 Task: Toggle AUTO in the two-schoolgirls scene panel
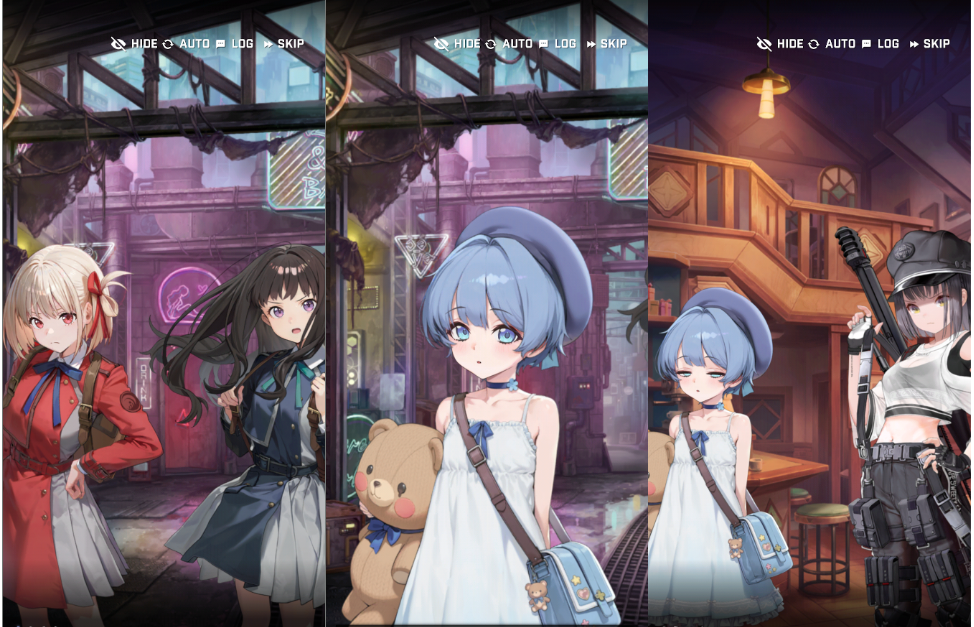186,44
